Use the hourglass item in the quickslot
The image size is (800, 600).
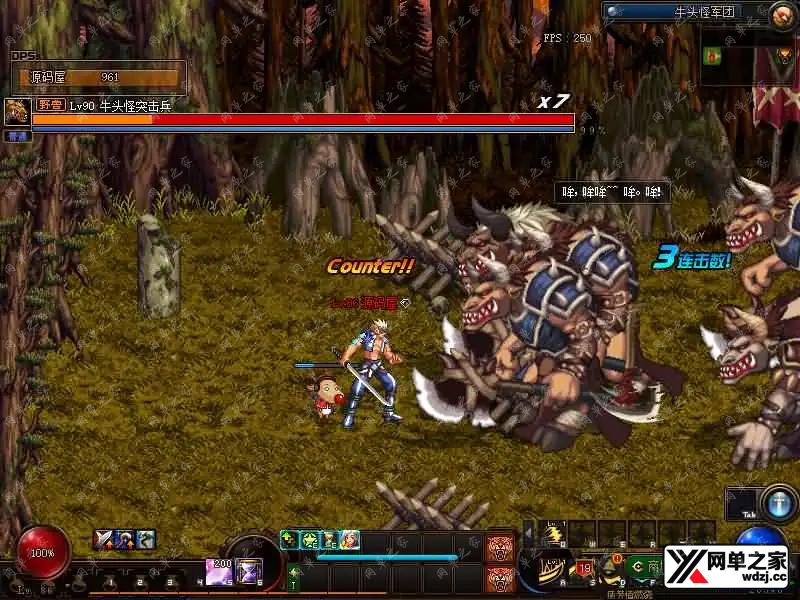pos(248,571)
